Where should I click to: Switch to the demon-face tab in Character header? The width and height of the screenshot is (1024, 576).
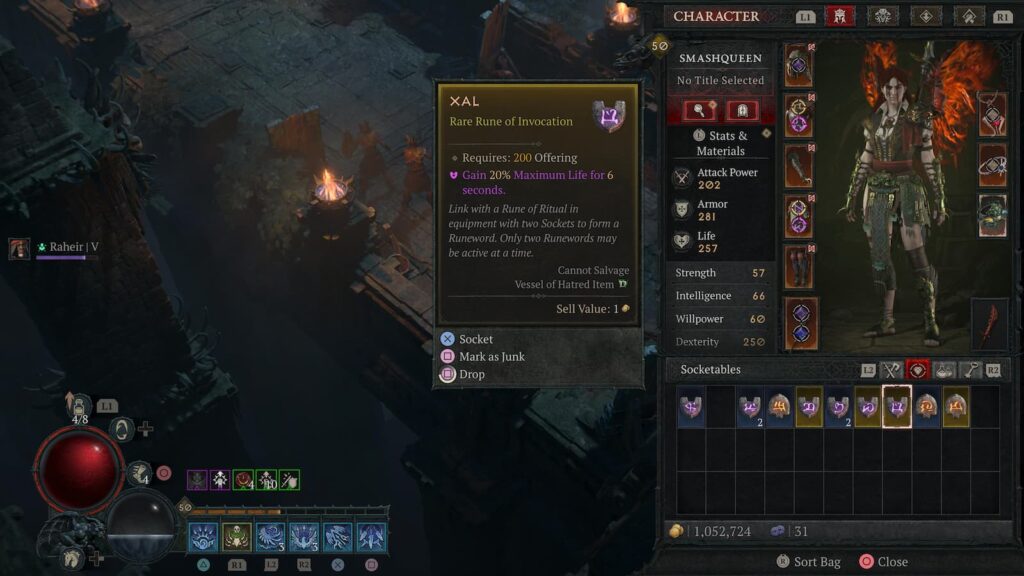click(x=883, y=16)
